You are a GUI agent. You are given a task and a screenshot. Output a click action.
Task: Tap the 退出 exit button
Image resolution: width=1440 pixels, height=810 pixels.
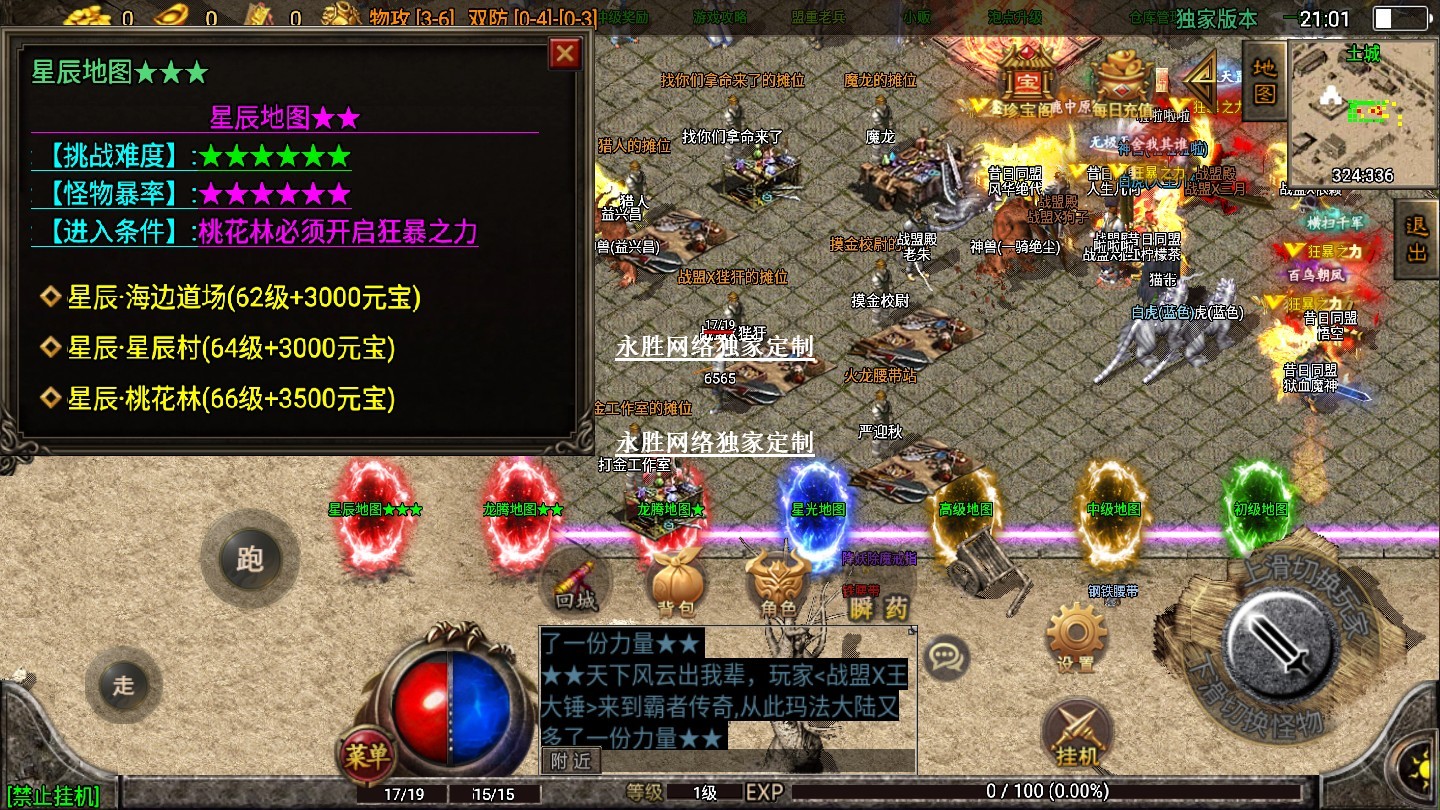pyautogui.click(x=1416, y=239)
